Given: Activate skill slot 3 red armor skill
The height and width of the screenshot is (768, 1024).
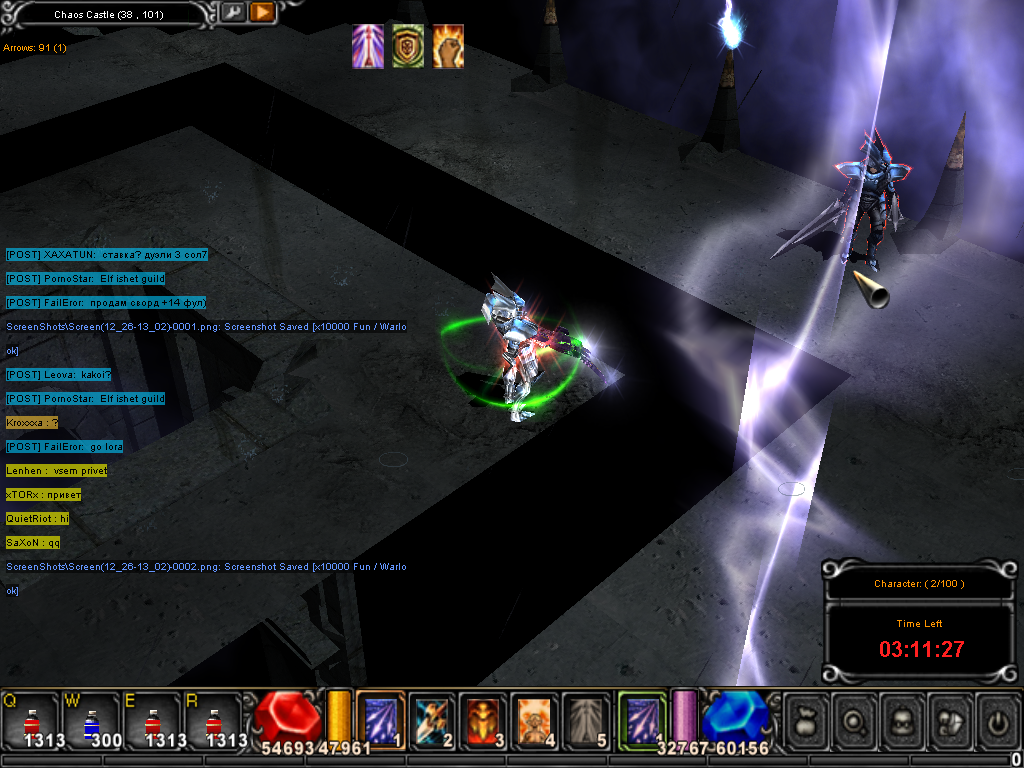Looking at the screenshot, I should [x=484, y=720].
